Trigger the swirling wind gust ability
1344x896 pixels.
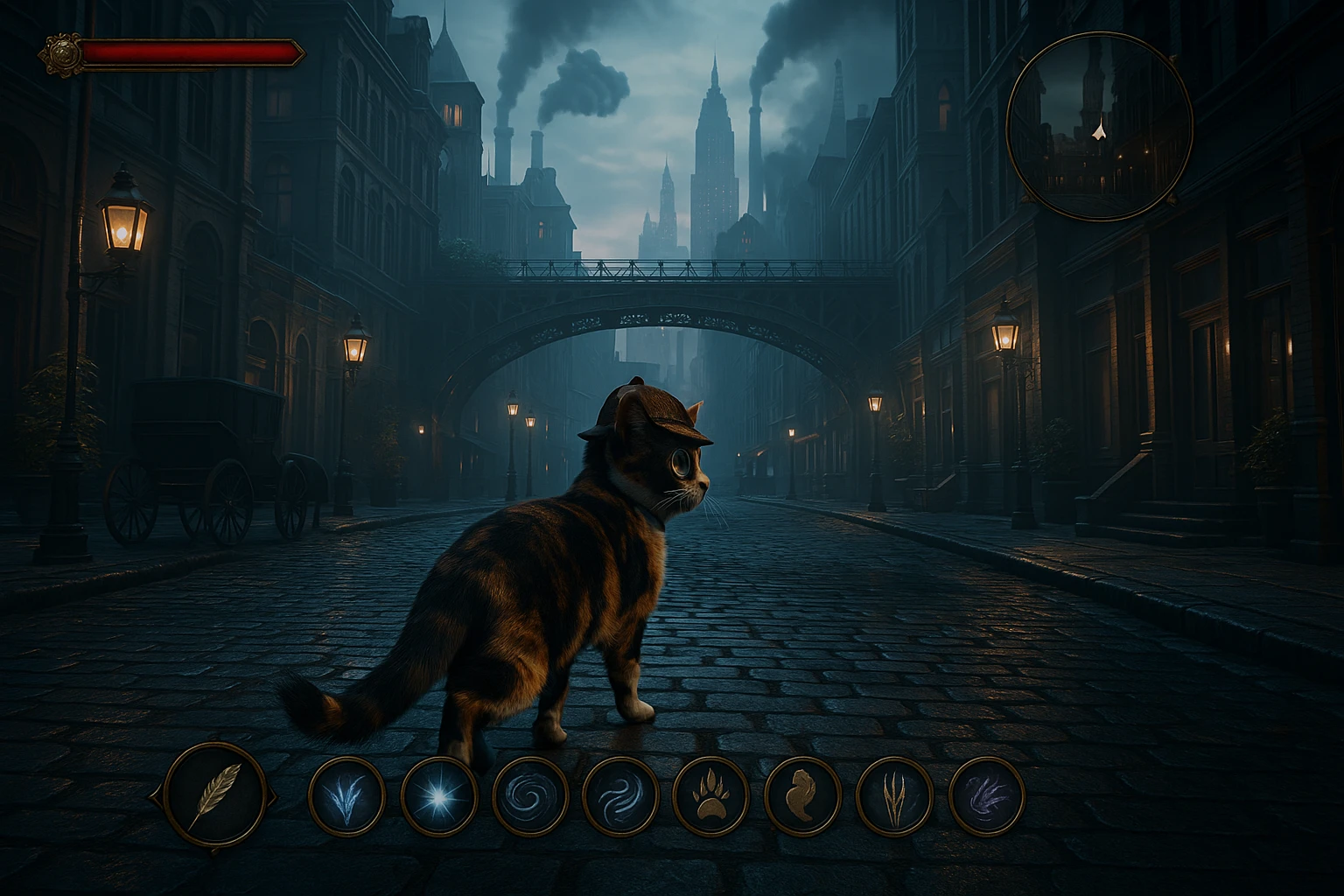click(x=620, y=796)
